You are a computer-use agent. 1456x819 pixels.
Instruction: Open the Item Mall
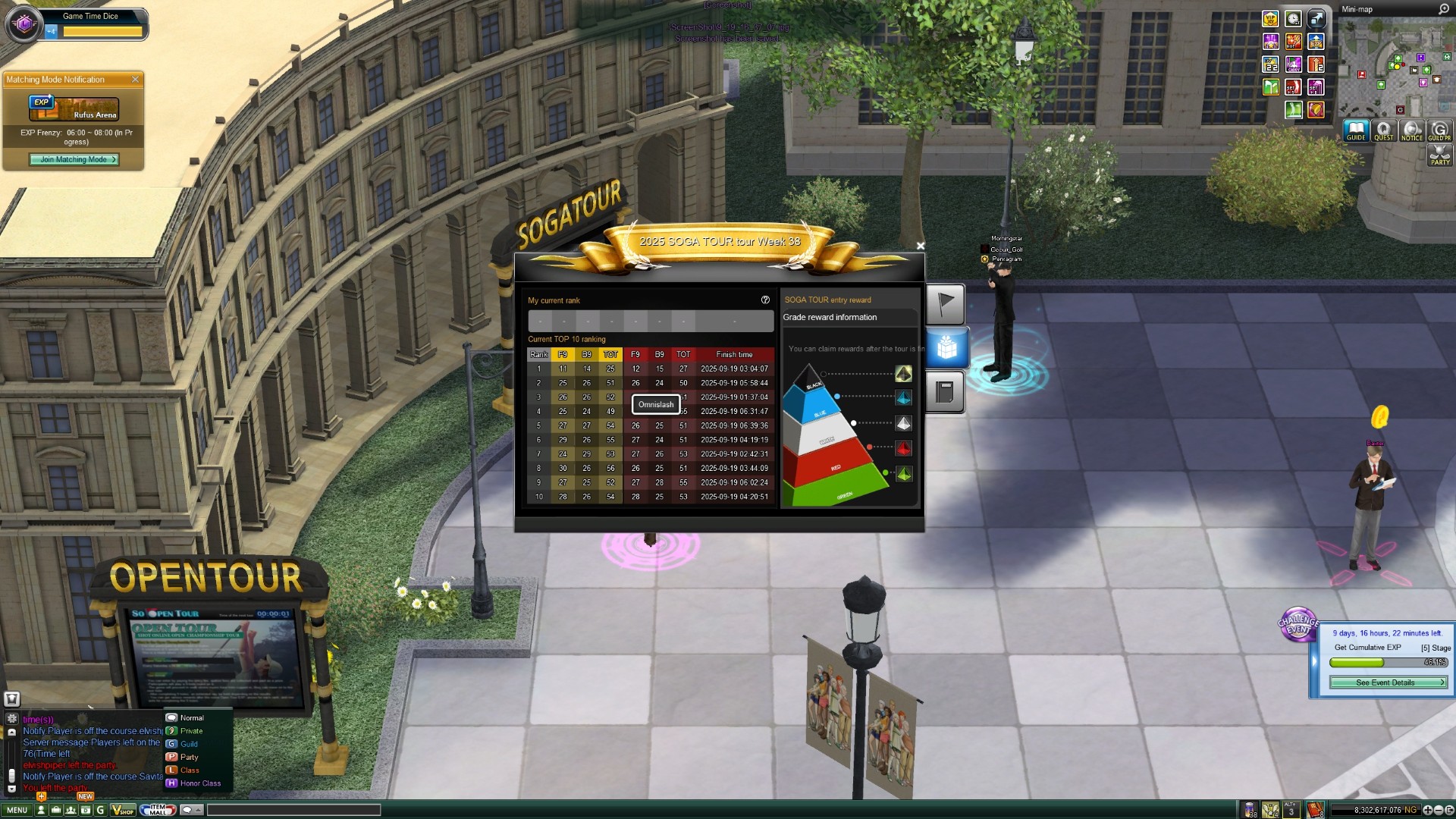pyautogui.click(x=158, y=810)
